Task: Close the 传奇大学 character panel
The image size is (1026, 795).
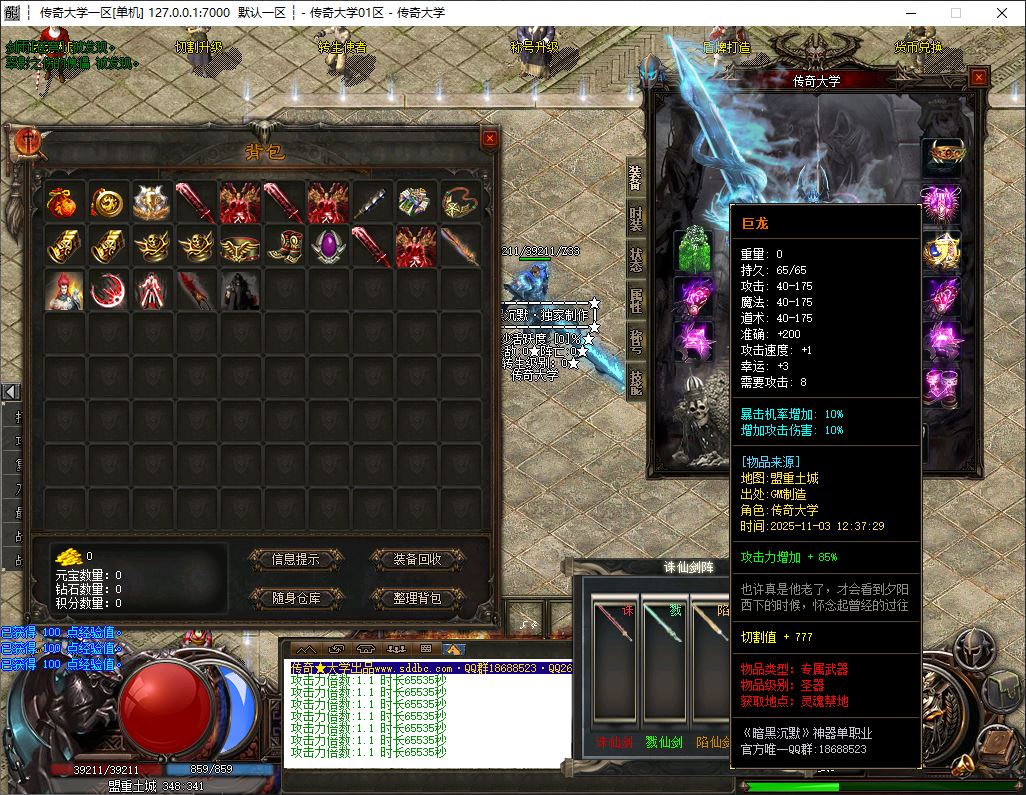Action: pyautogui.click(x=978, y=78)
